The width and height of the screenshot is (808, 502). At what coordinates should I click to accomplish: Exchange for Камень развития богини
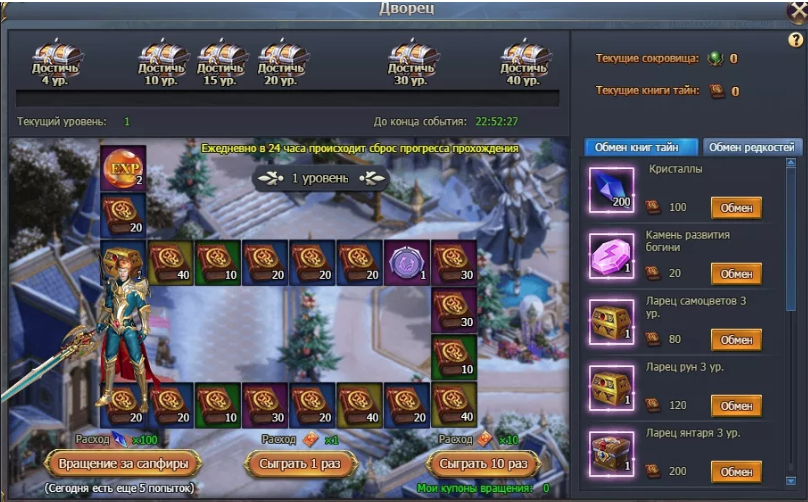(x=736, y=273)
